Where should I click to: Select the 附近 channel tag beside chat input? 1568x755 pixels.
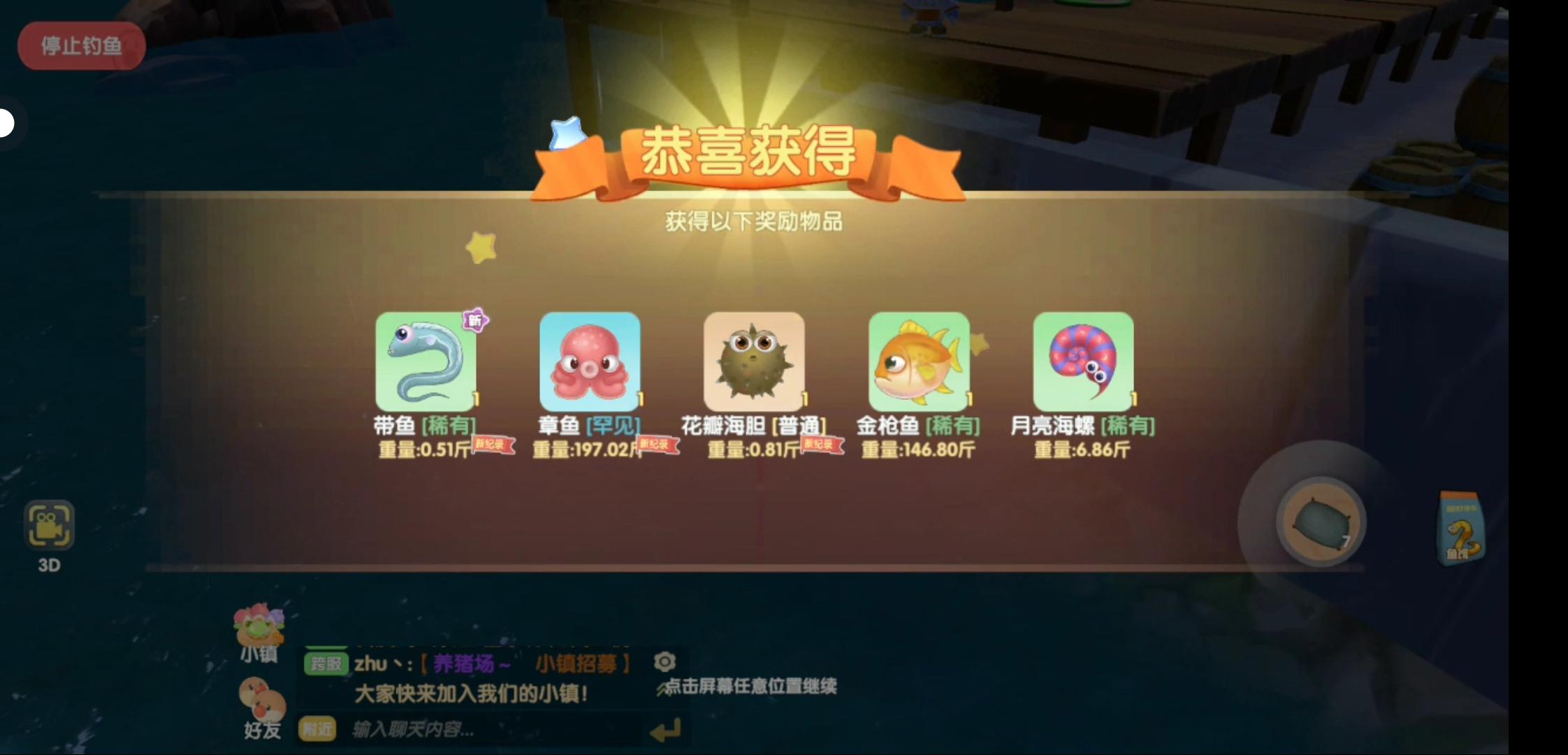318,730
